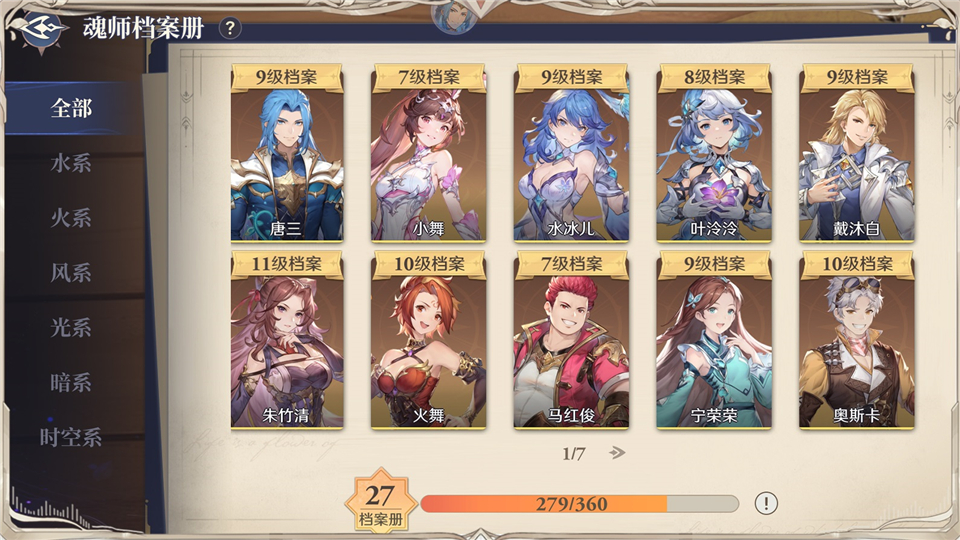Select the 小舞 archive card
This screenshot has width=960, height=540.
(429, 160)
